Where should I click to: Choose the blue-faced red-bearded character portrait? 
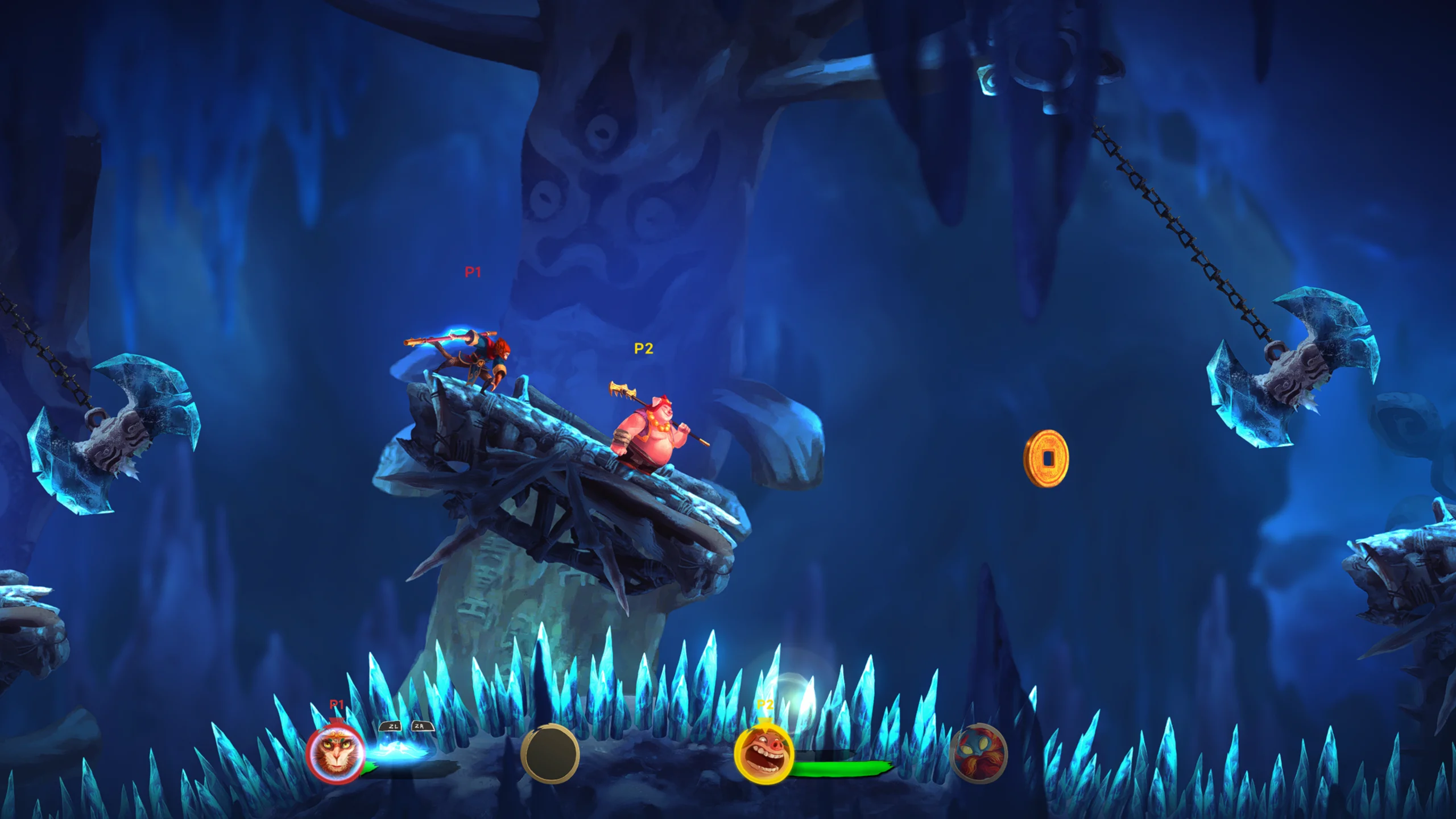pos(978,754)
